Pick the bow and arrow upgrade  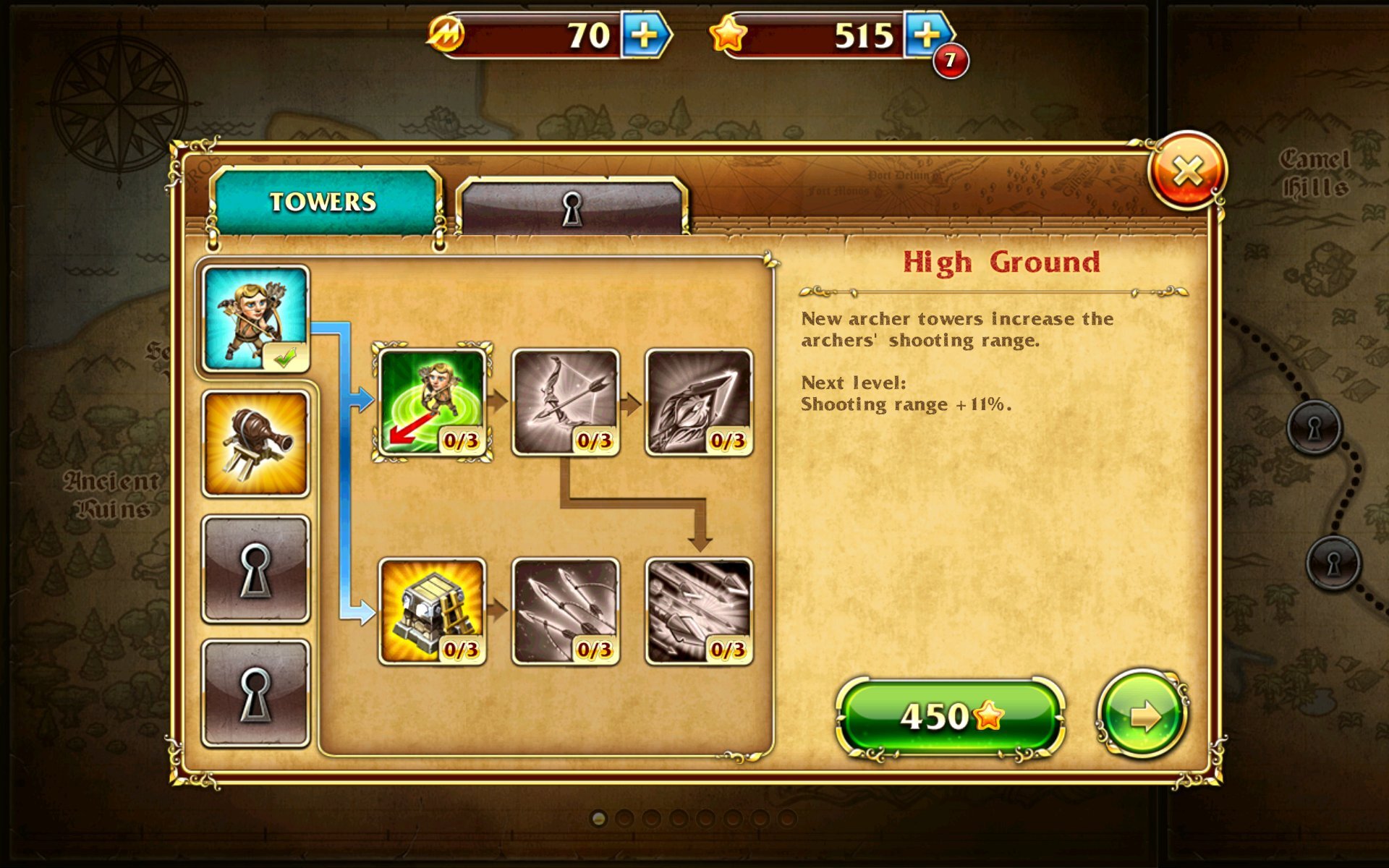[565, 402]
